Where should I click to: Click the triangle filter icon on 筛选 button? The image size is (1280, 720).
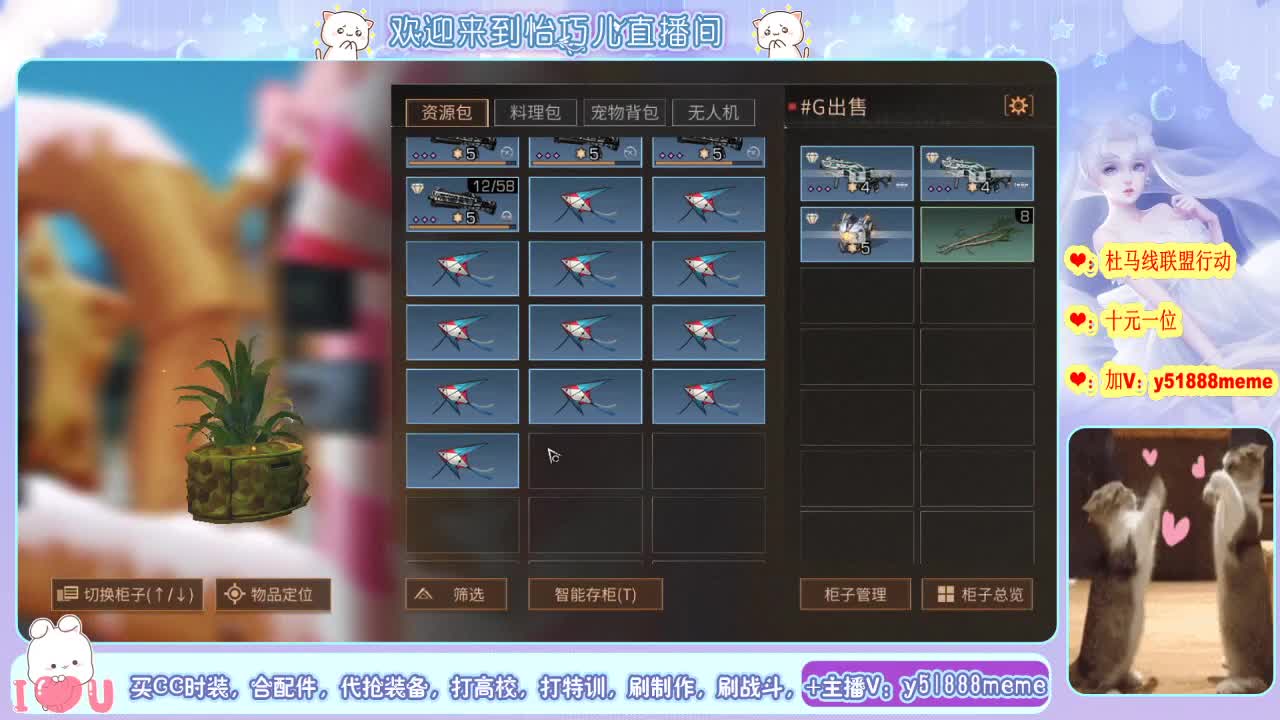pyautogui.click(x=426, y=593)
